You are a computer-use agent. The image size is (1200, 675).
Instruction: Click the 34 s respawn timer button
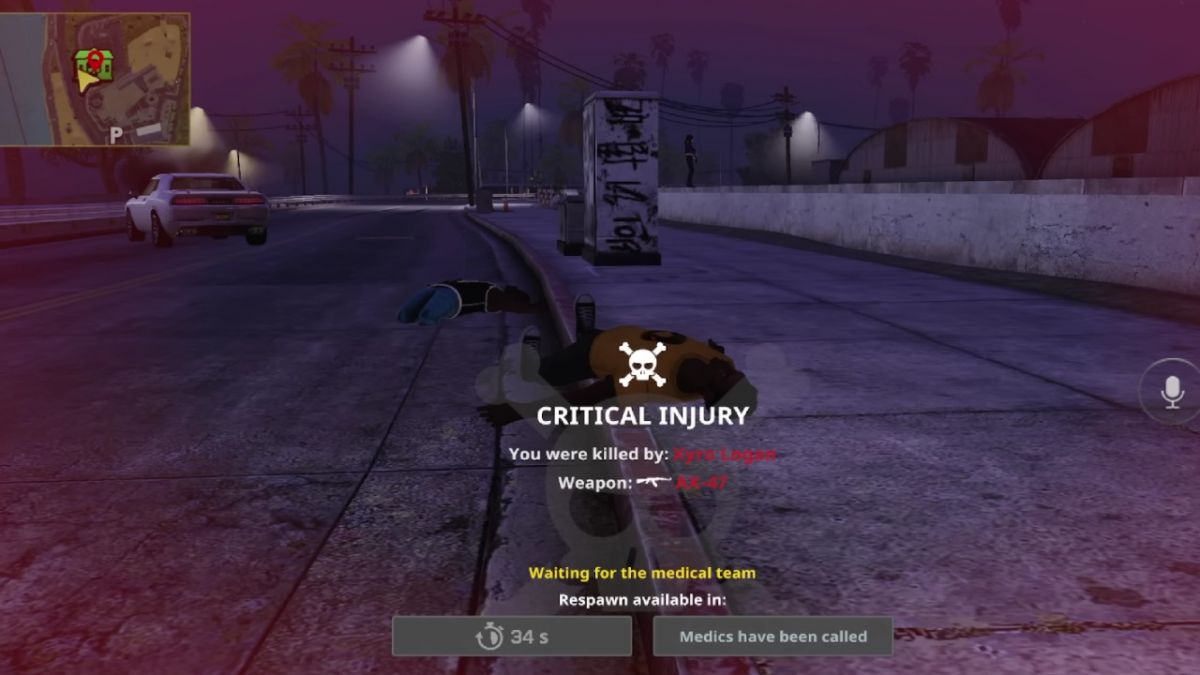click(x=512, y=636)
